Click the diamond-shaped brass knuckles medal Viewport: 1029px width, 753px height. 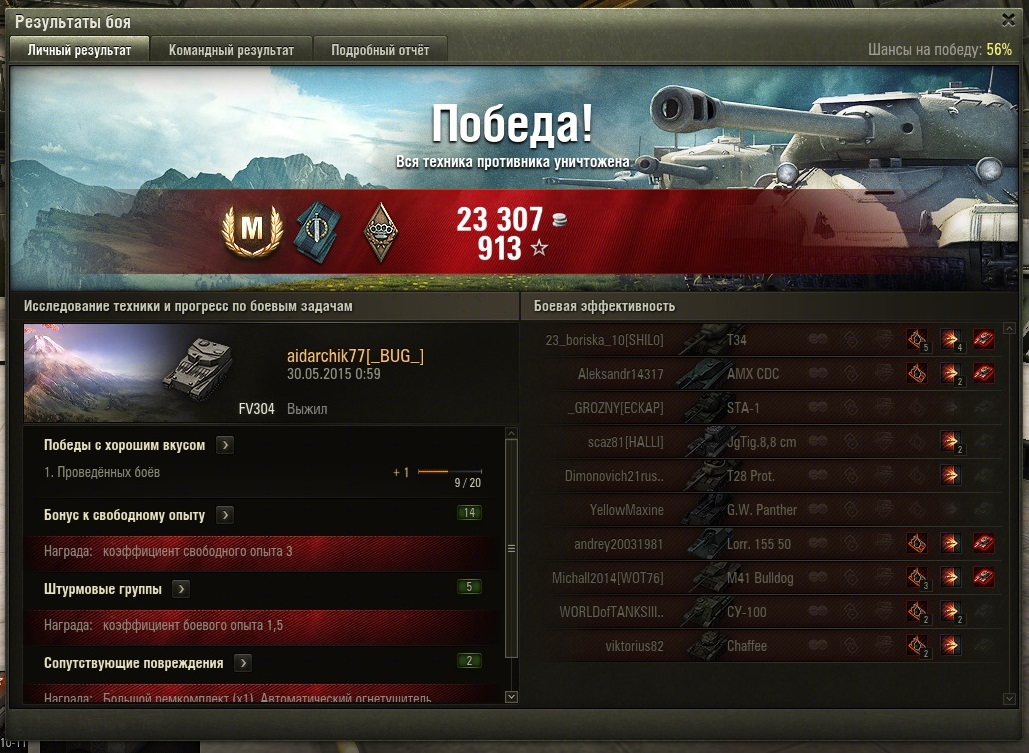[380, 232]
